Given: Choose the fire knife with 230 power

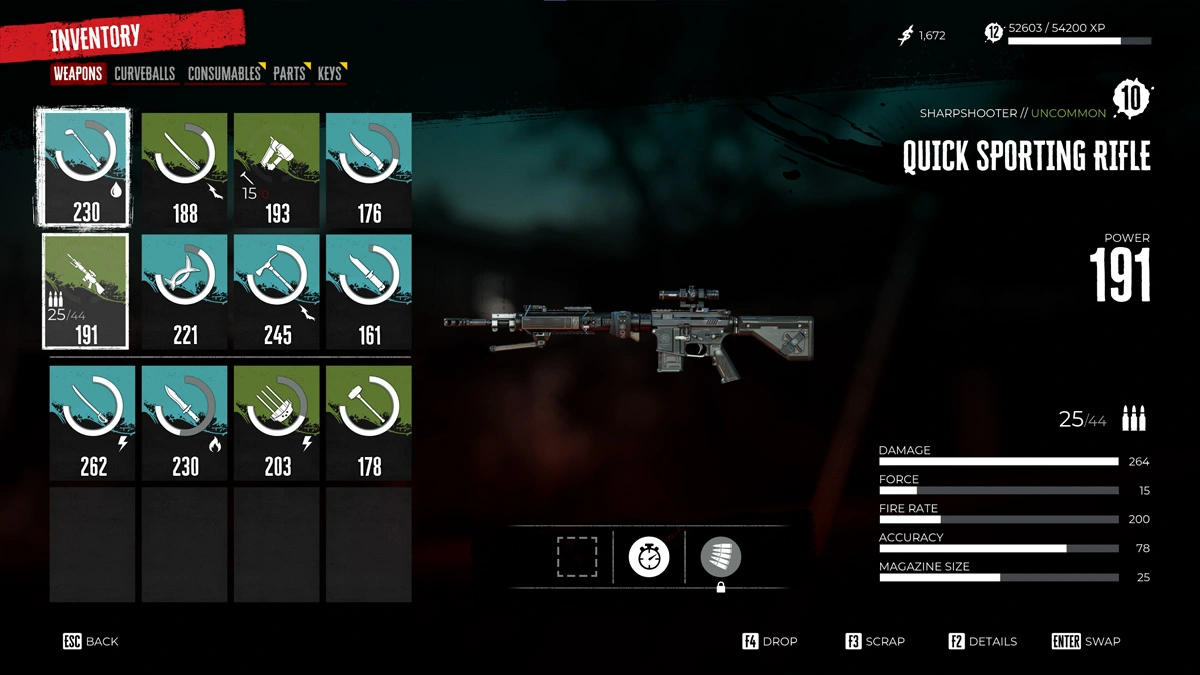Looking at the screenshot, I should coord(185,422).
